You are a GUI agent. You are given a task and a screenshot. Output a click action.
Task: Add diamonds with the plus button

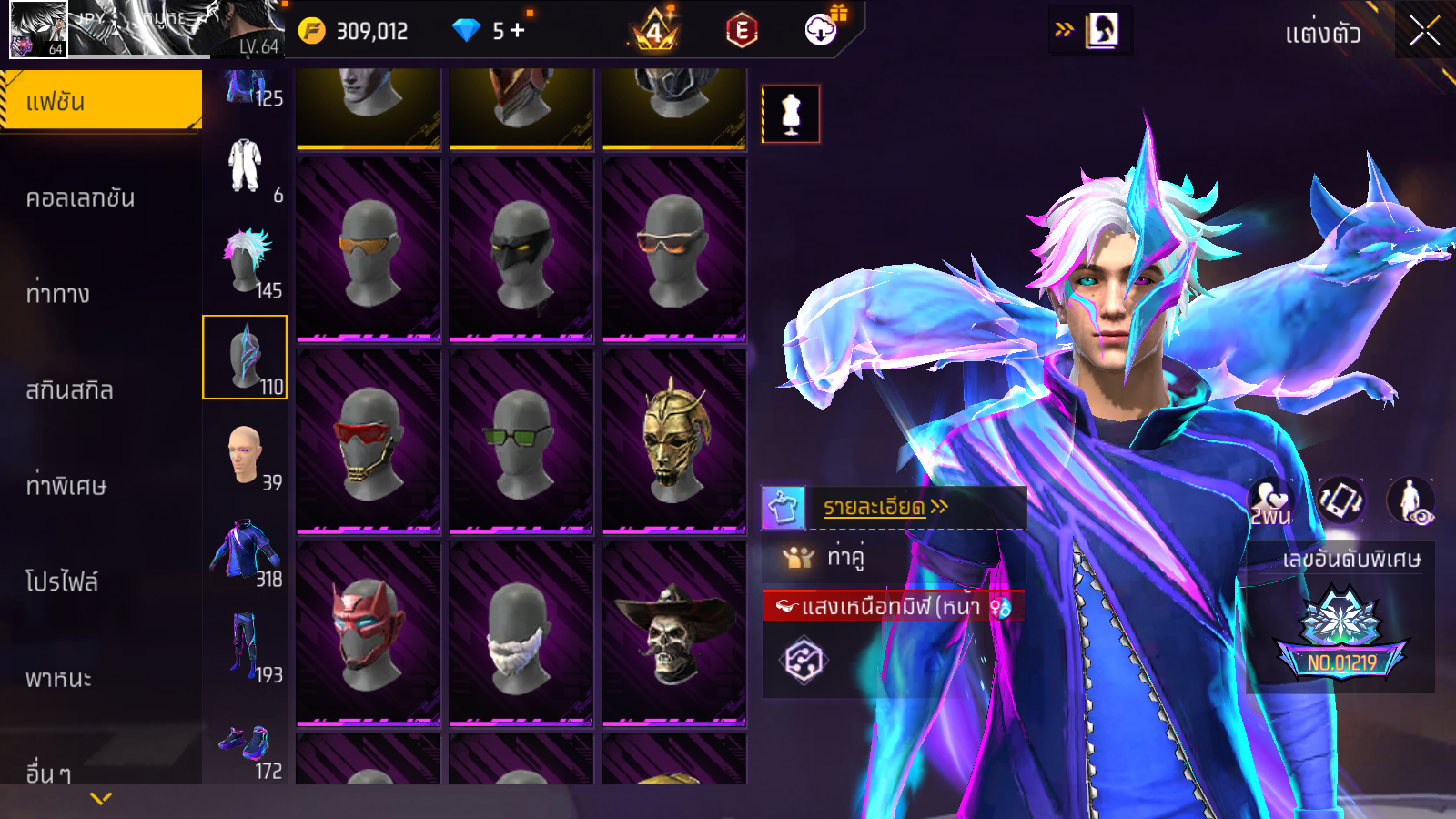pyautogui.click(x=518, y=30)
